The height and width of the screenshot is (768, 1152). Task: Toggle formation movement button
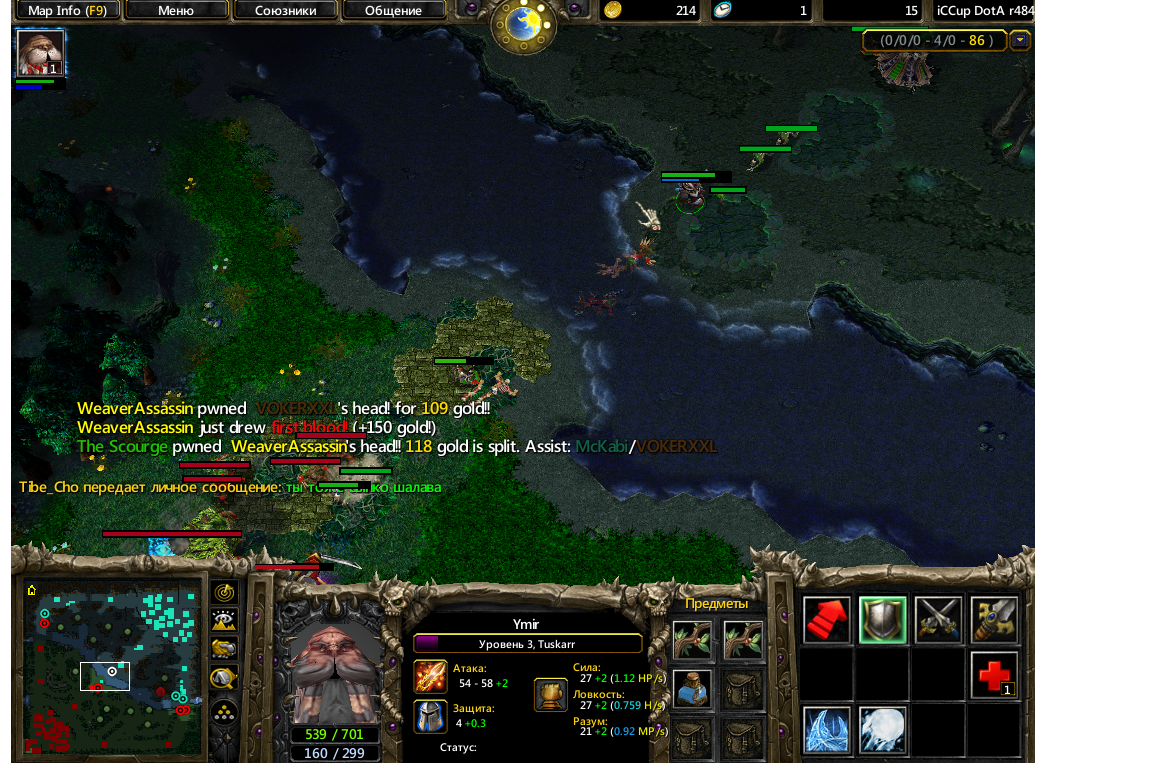click(224, 711)
